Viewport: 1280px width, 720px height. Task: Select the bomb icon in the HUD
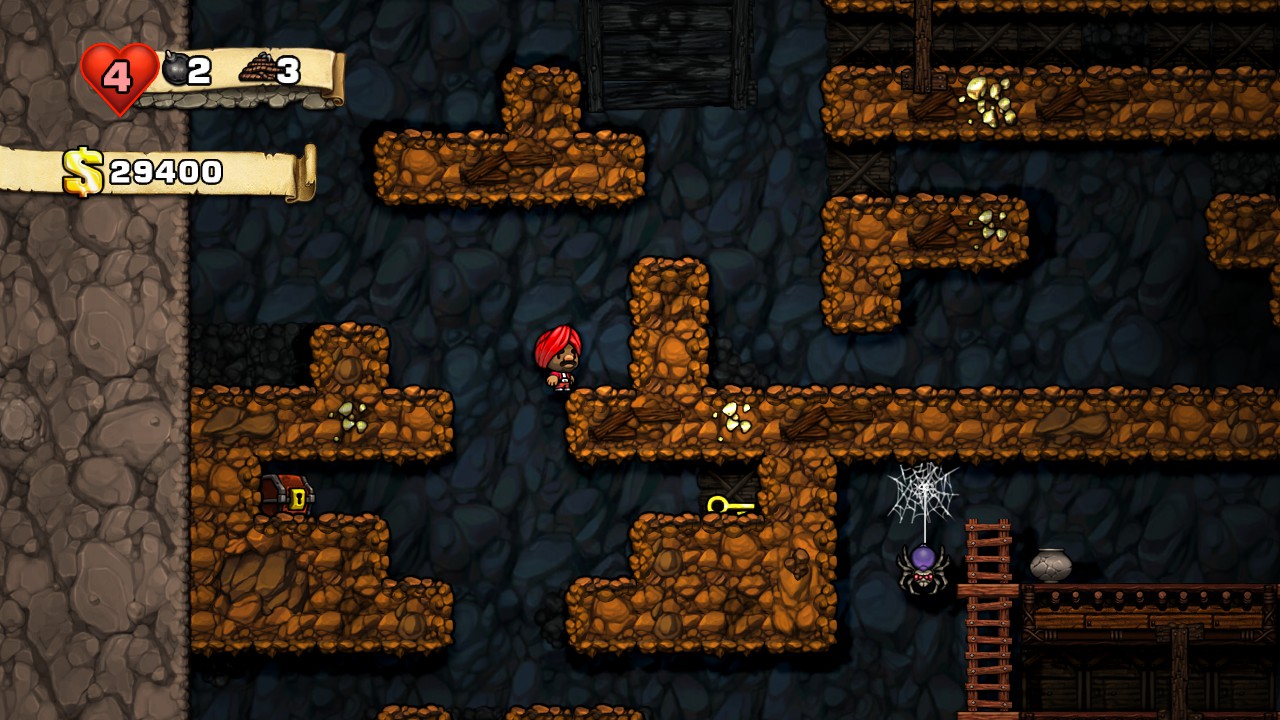172,69
